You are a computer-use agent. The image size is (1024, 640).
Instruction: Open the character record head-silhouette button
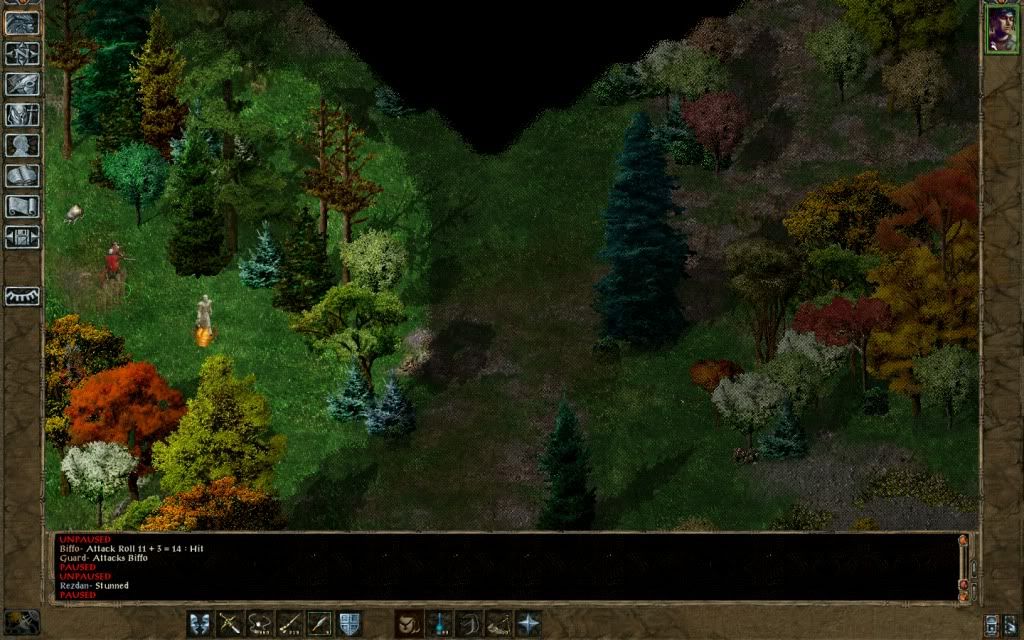coord(22,146)
